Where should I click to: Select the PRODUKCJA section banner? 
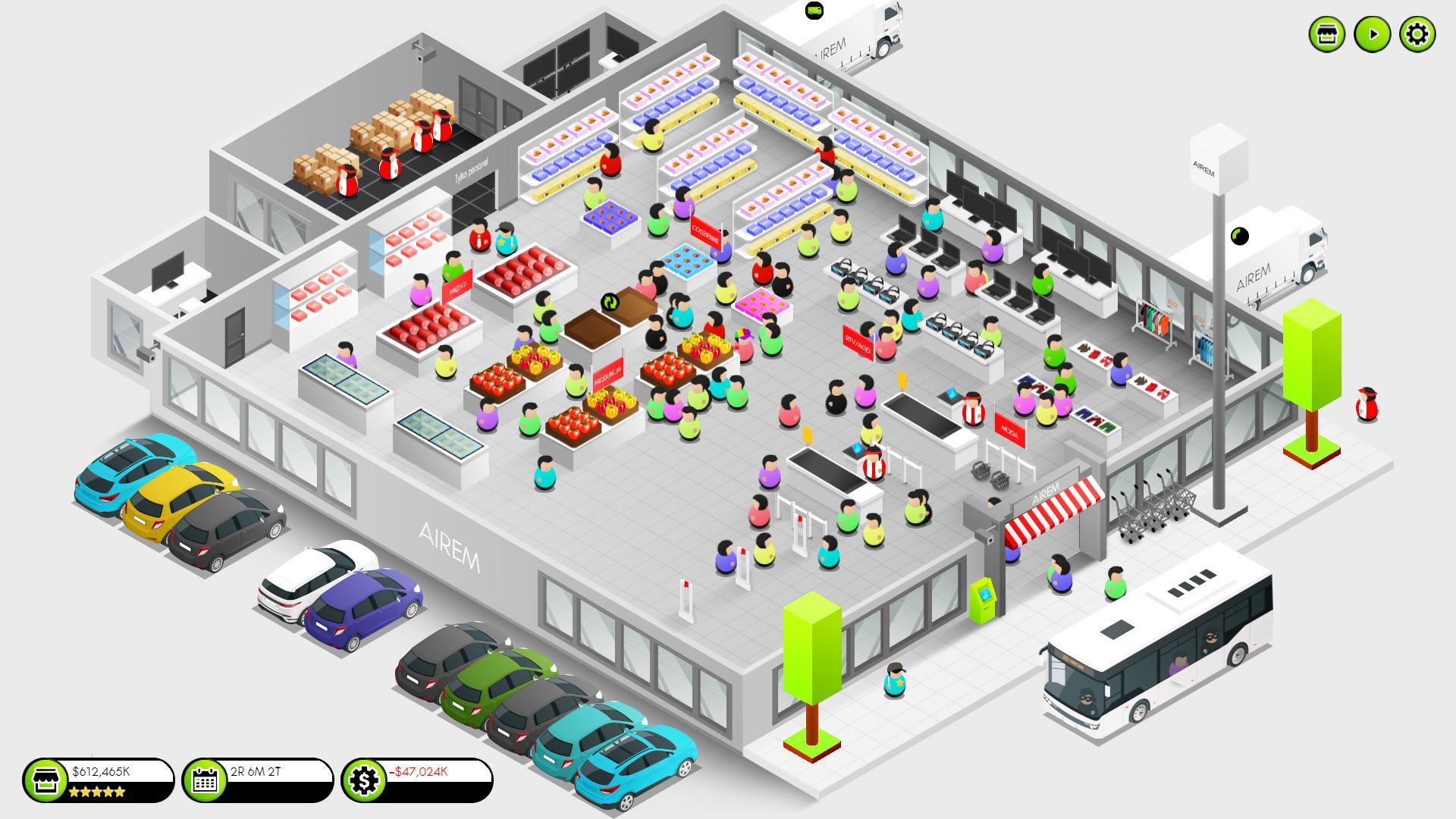coord(607,373)
